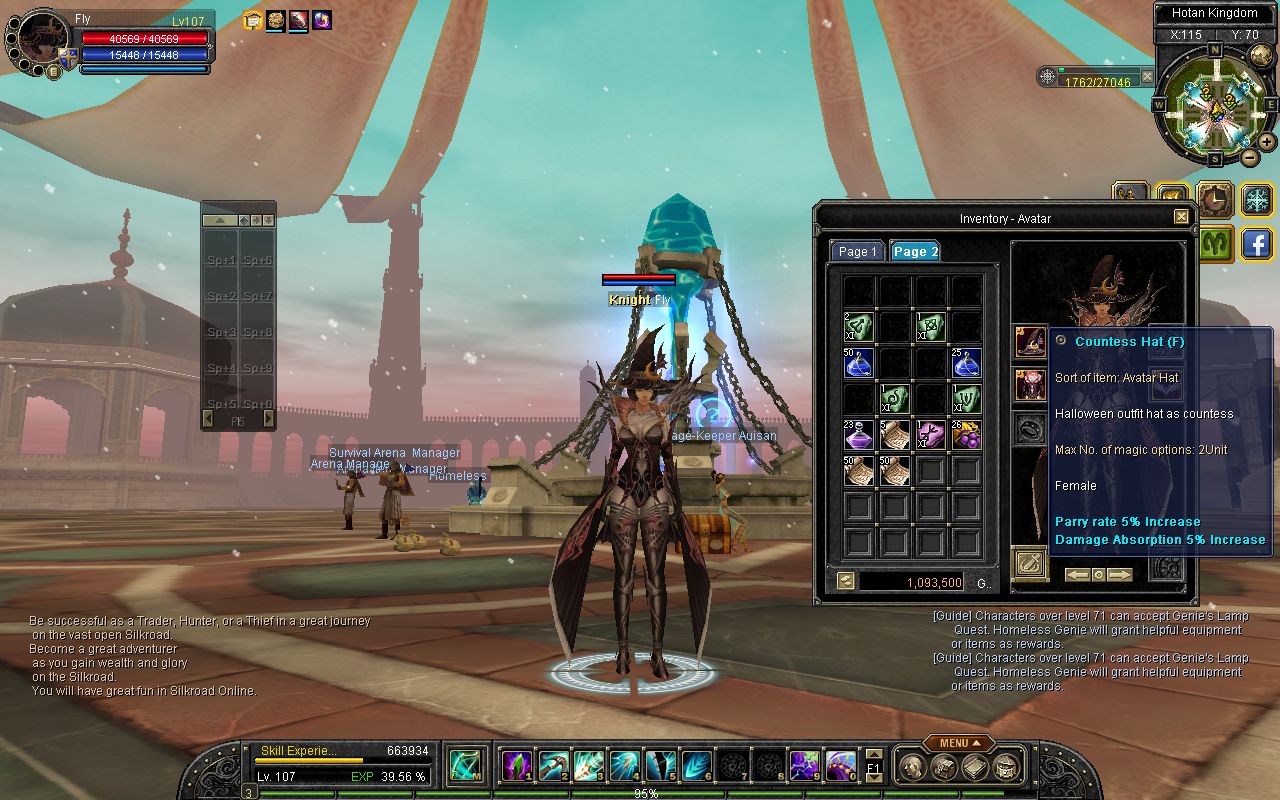
Task: Expand the MENU button on bottom bar
Action: [959, 743]
